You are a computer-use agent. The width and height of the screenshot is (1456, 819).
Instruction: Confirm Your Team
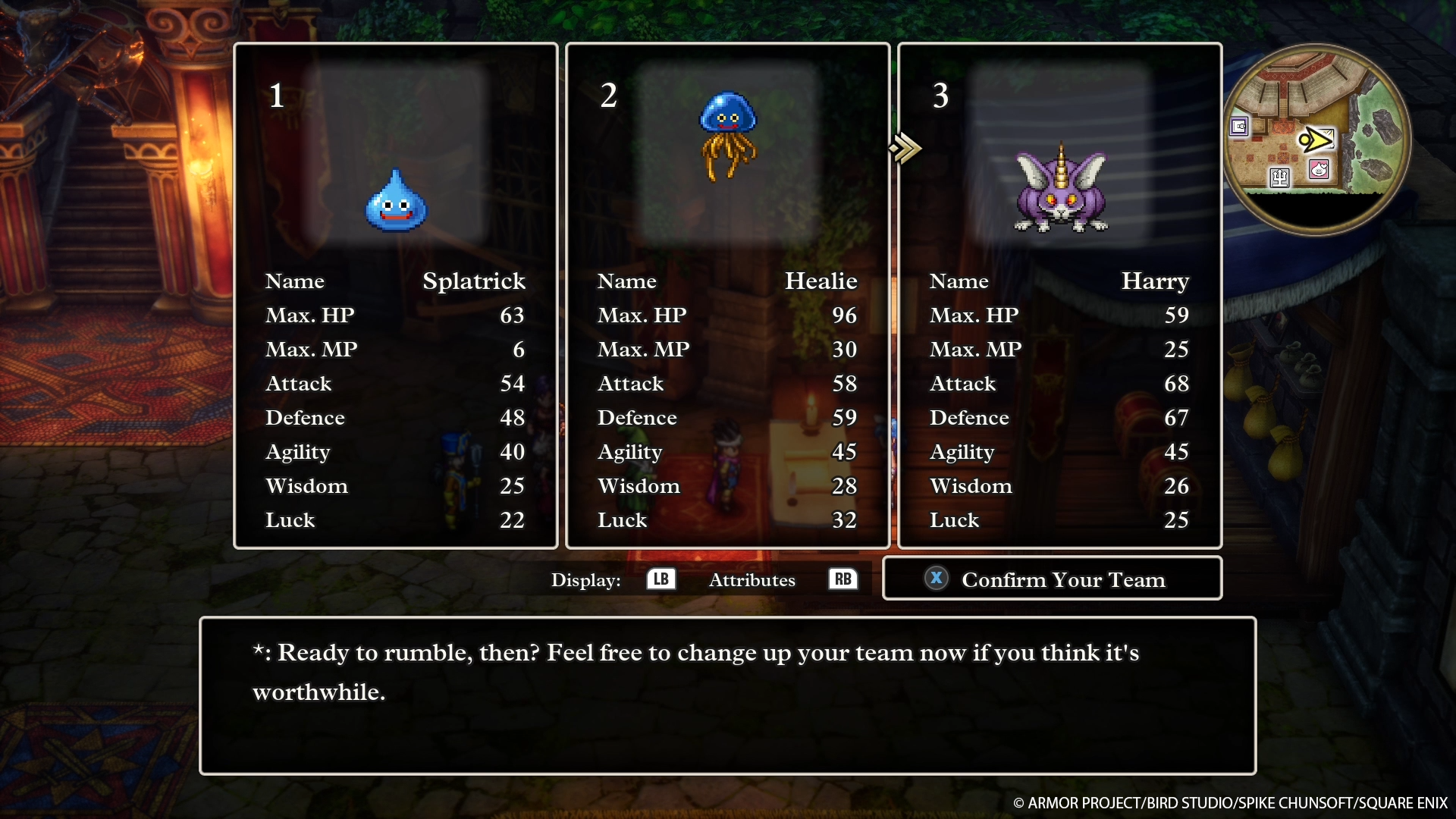pos(1052,579)
